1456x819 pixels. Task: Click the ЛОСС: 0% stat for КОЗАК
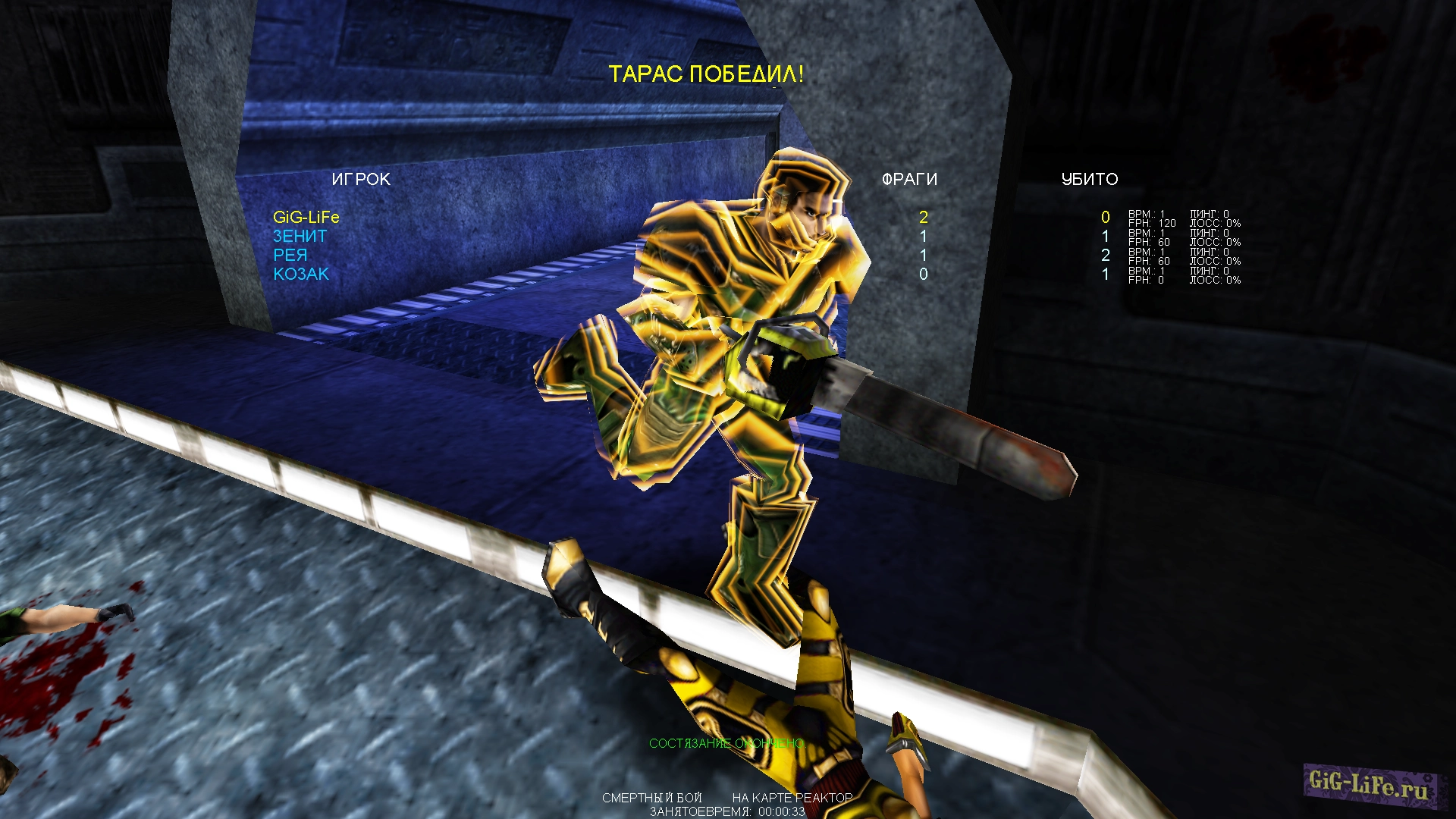coord(1217,280)
